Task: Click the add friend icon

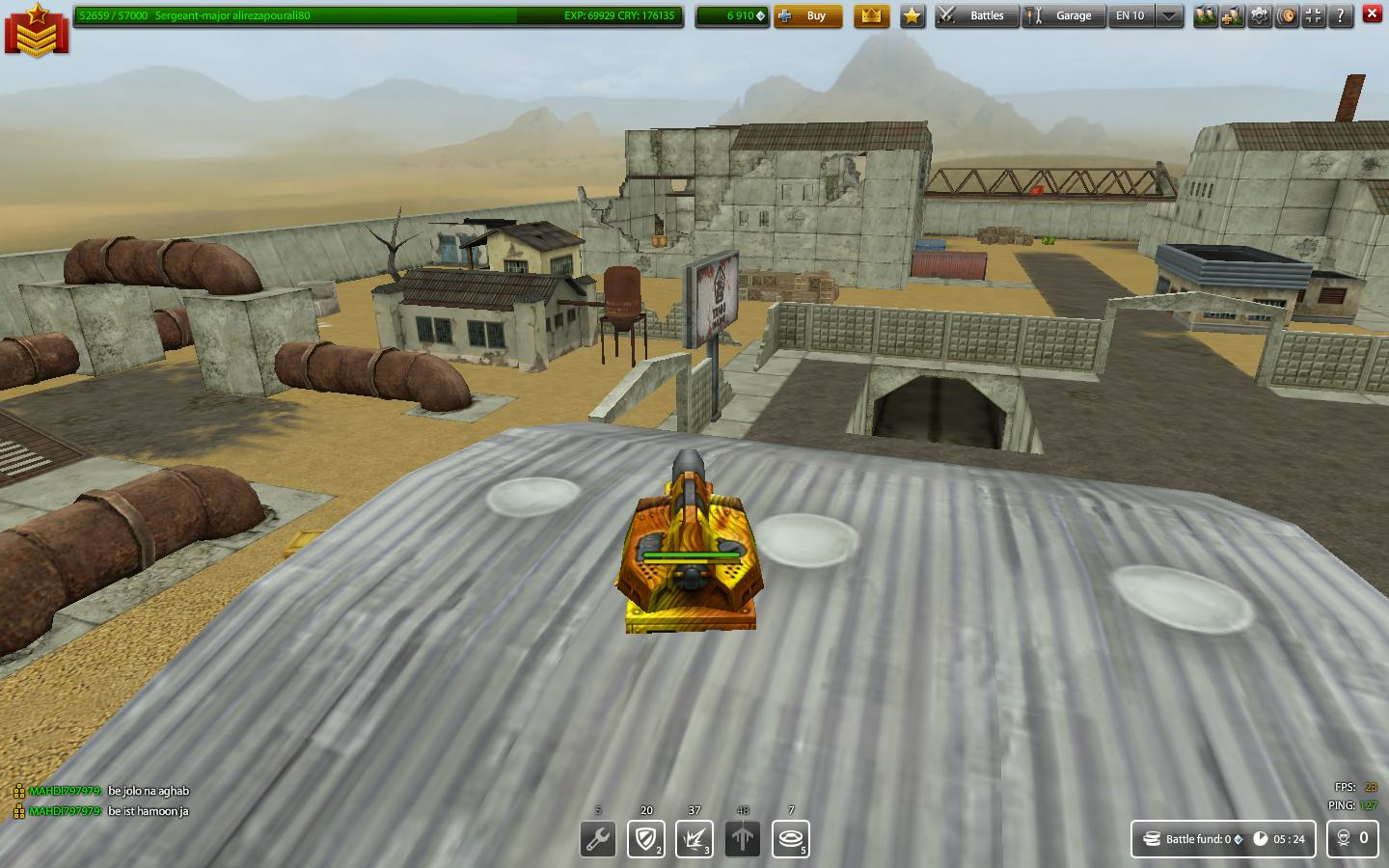Action: [x=1233, y=16]
